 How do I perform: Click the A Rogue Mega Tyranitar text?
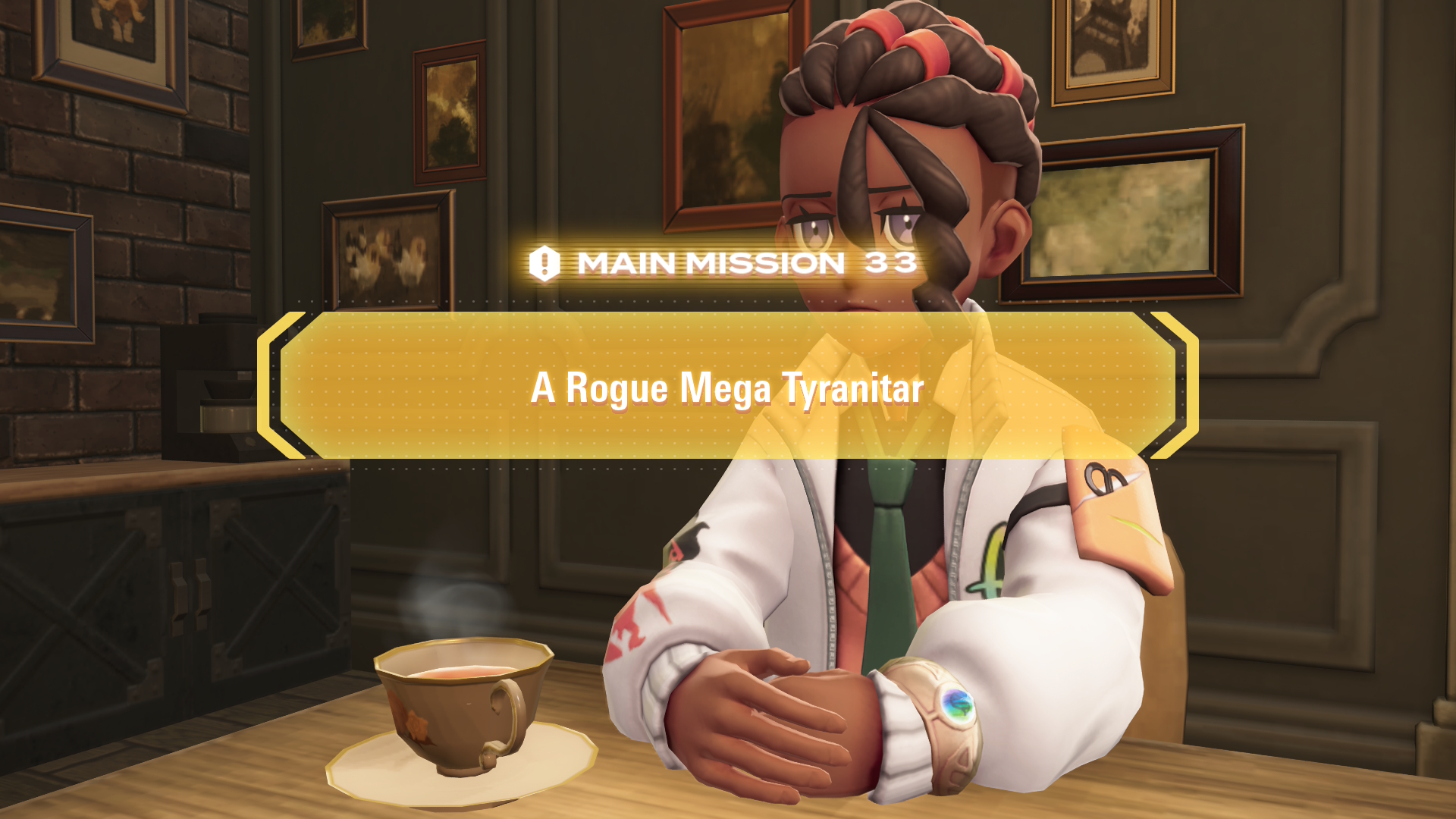[x=726, y=390]
